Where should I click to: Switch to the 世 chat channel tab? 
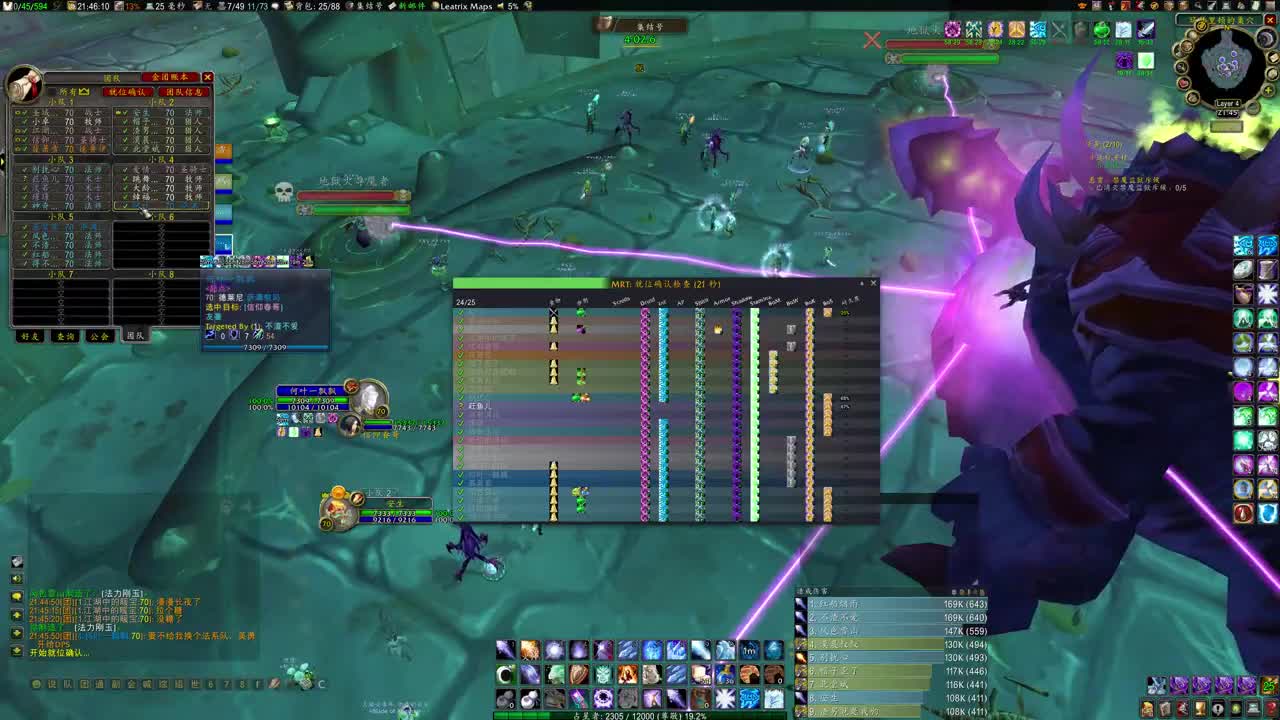[x=192, y=684]
